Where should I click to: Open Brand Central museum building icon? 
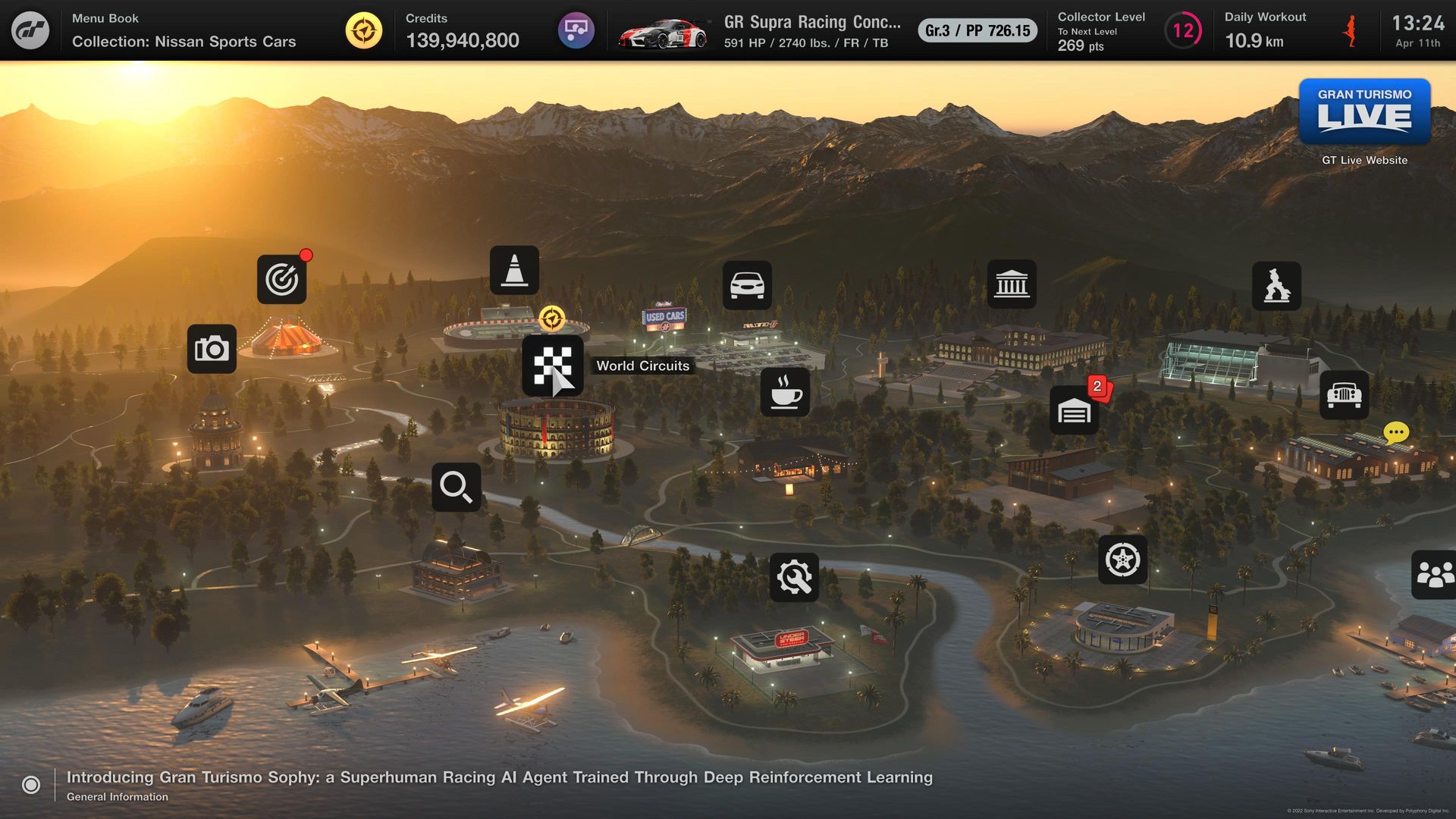[x=1012, y=284]
